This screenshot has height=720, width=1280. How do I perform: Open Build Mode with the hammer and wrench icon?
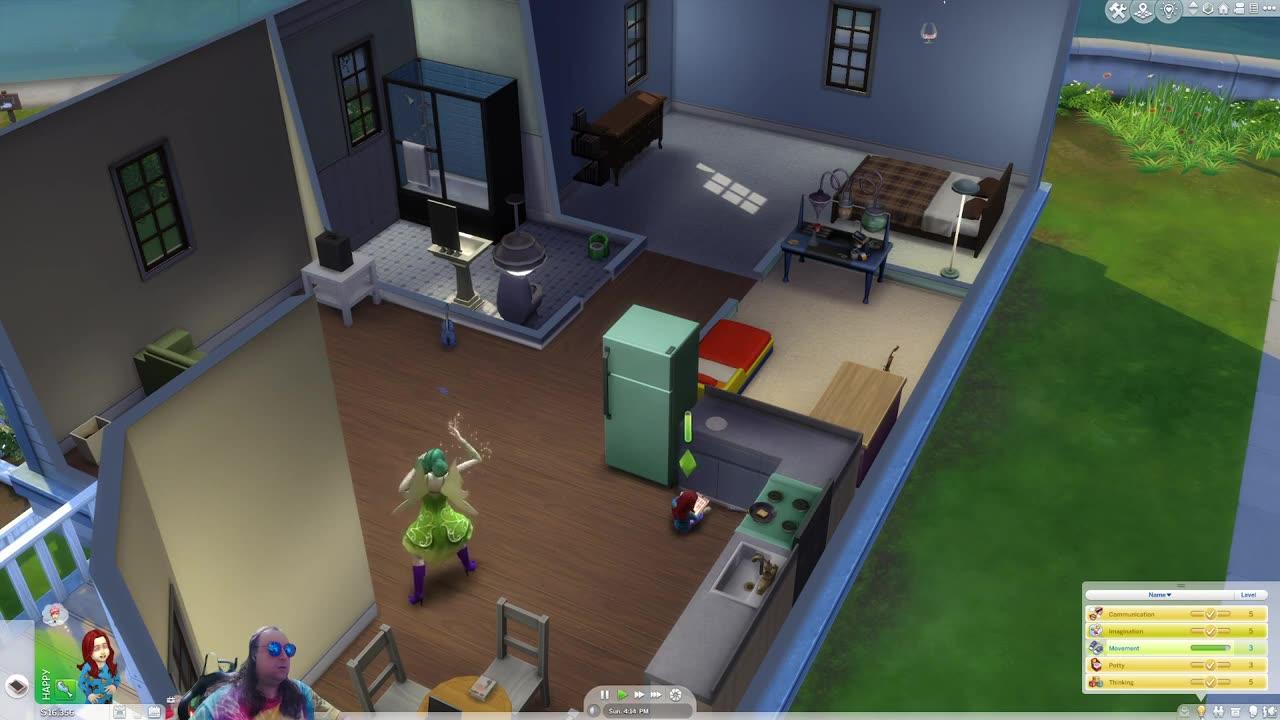[x=1121, y=10]
